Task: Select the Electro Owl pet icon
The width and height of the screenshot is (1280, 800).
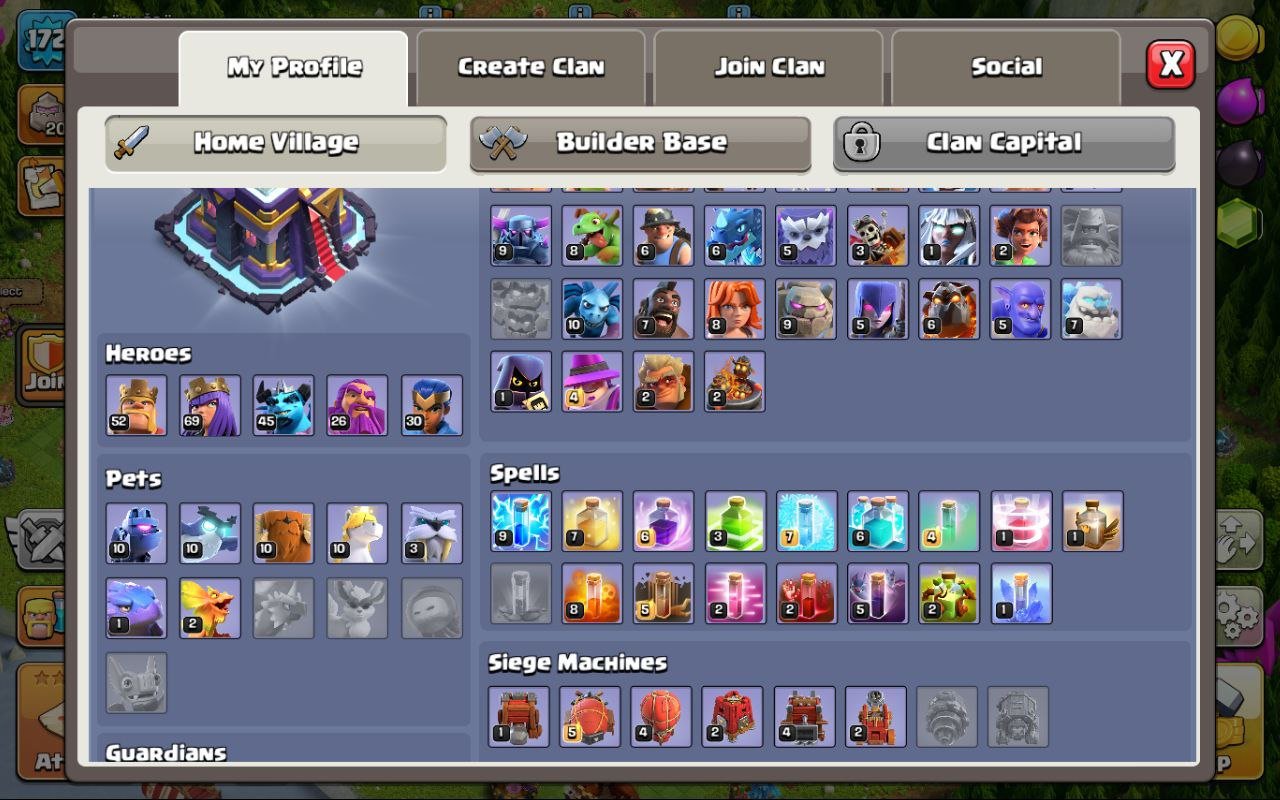Action: (x=210, y=531)
